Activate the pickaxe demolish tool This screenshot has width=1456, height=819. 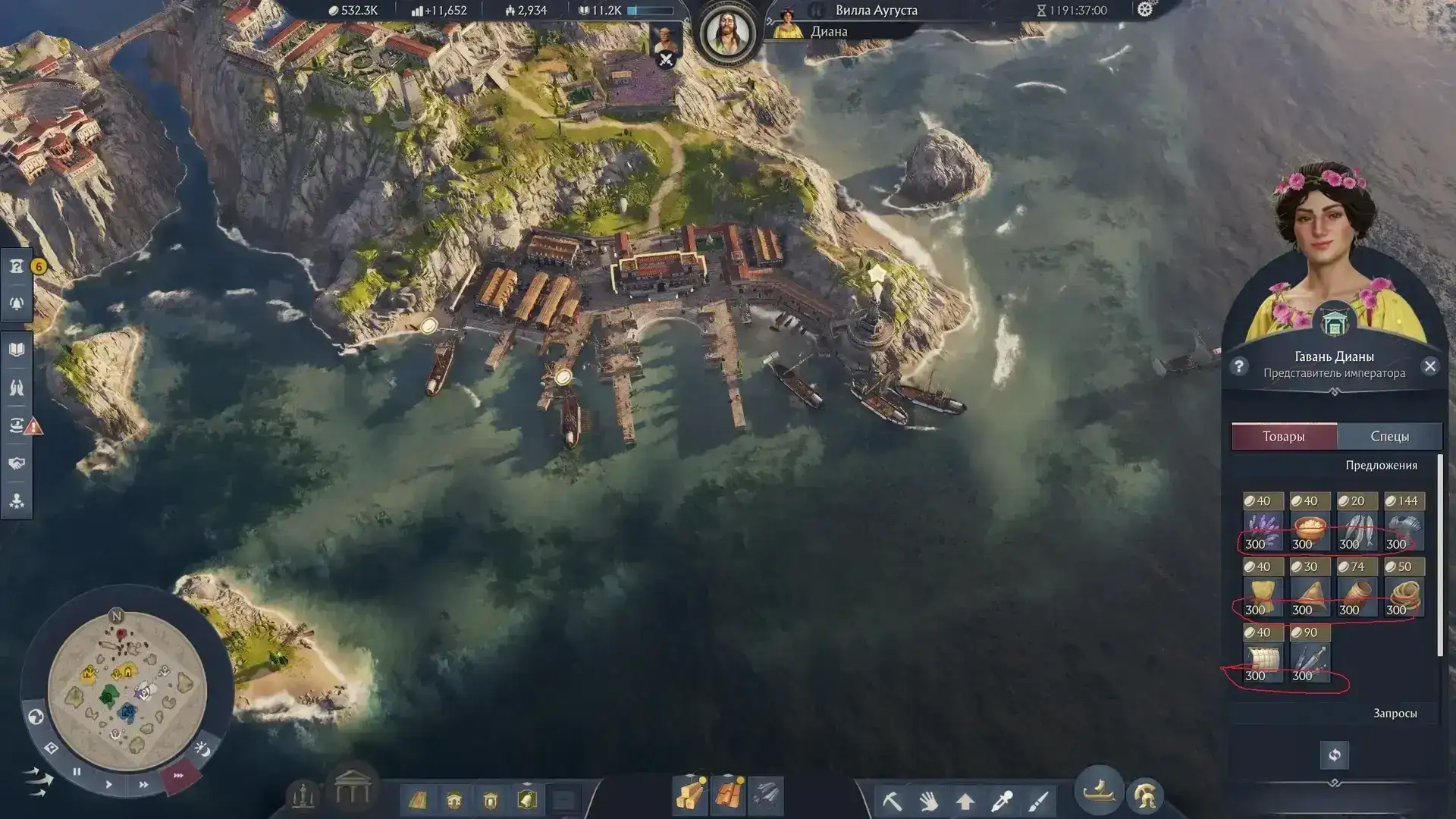point(892,800)
